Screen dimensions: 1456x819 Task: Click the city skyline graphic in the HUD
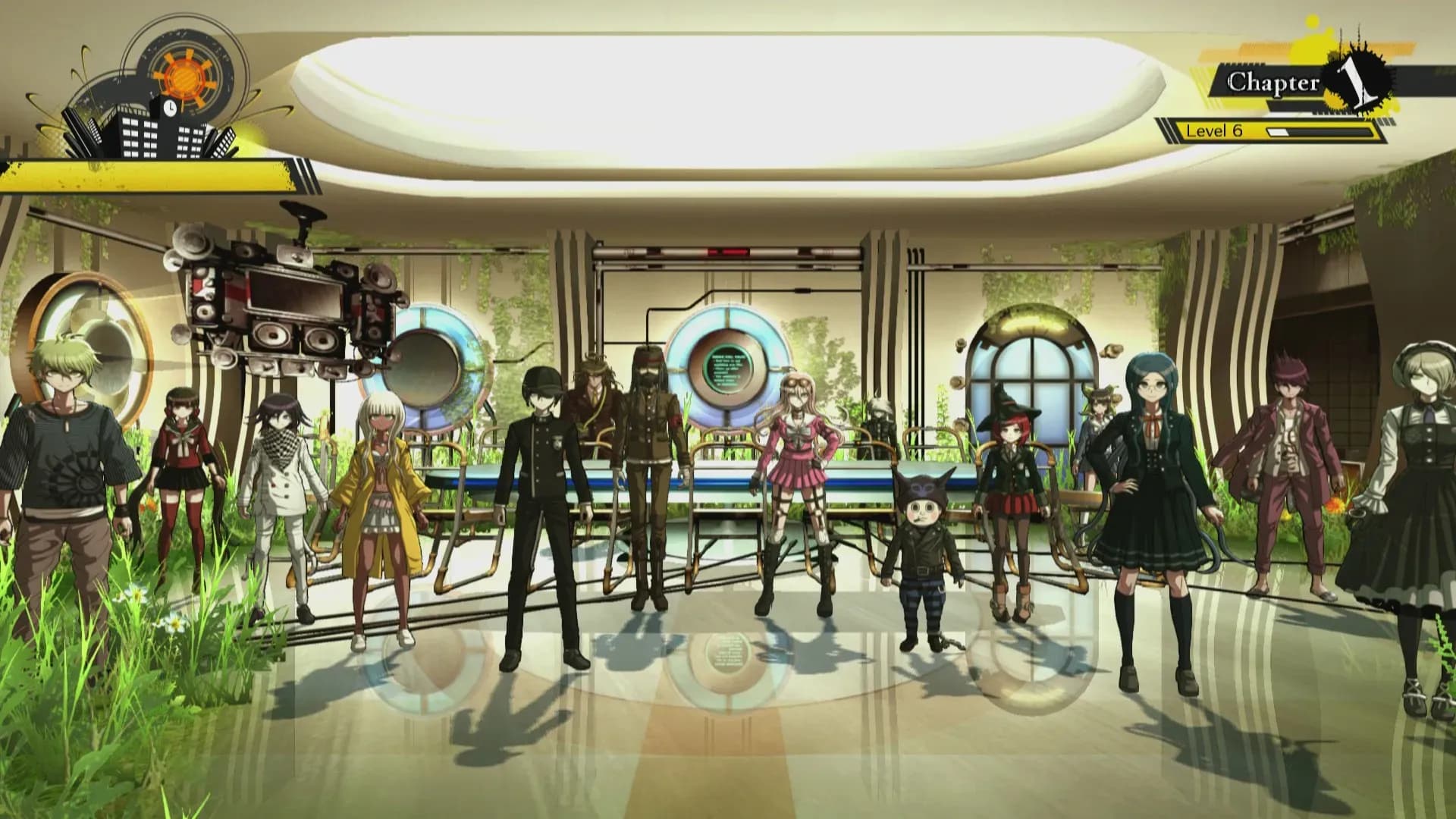(136, 136)
